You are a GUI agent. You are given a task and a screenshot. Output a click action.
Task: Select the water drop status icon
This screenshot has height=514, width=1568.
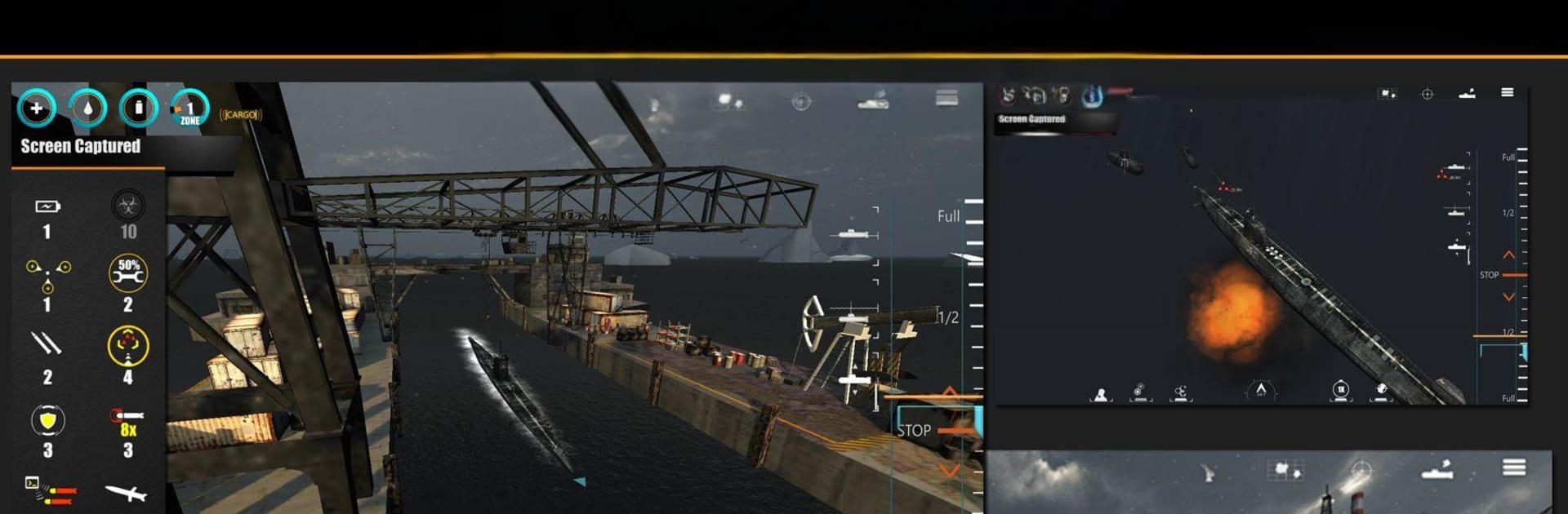click(x=87, y=108)
